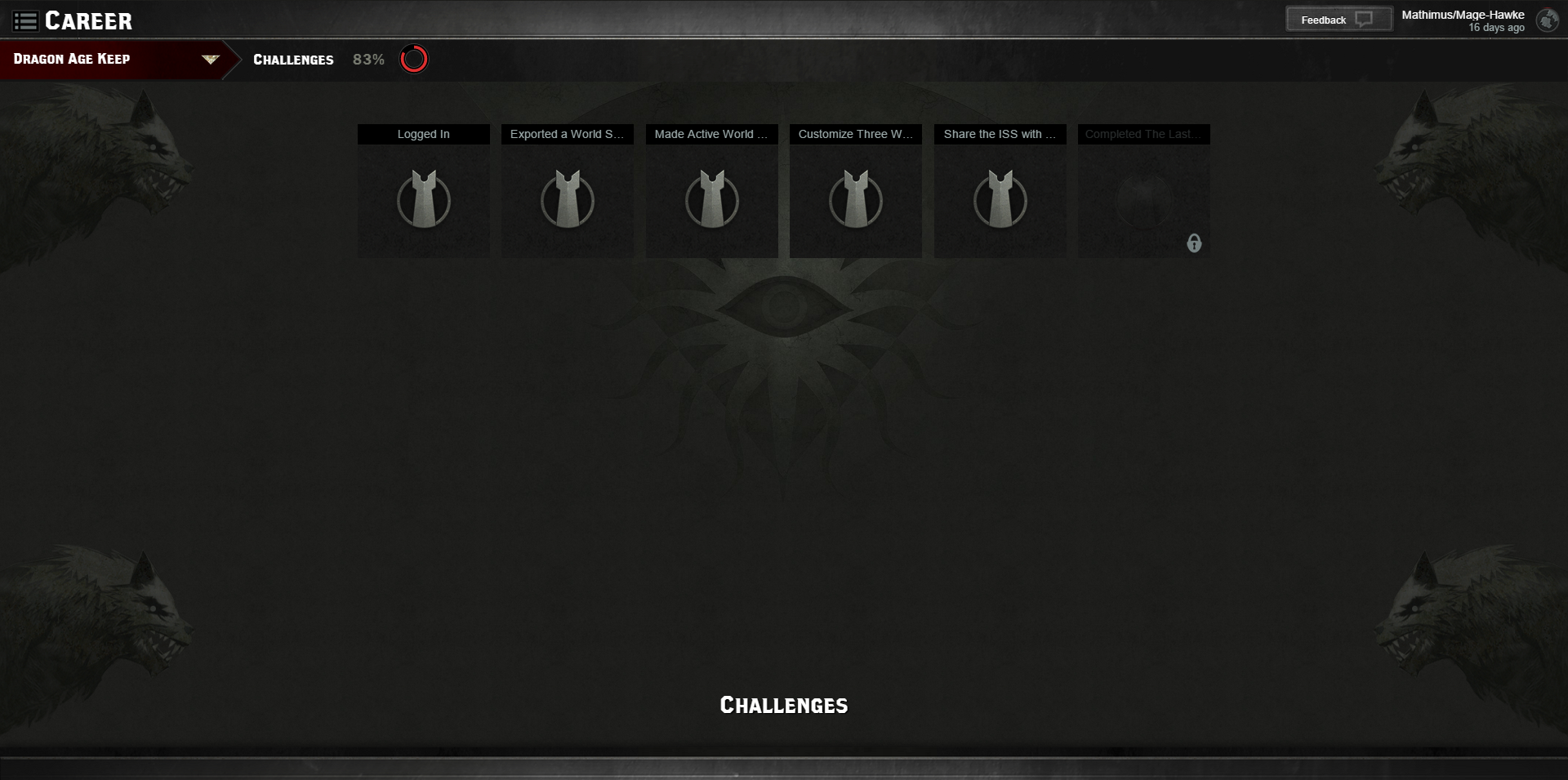This screenshot has width=1568, height=780.
Task: Select the Dragon Age Keep menu entry
Action: coord(70,59)
